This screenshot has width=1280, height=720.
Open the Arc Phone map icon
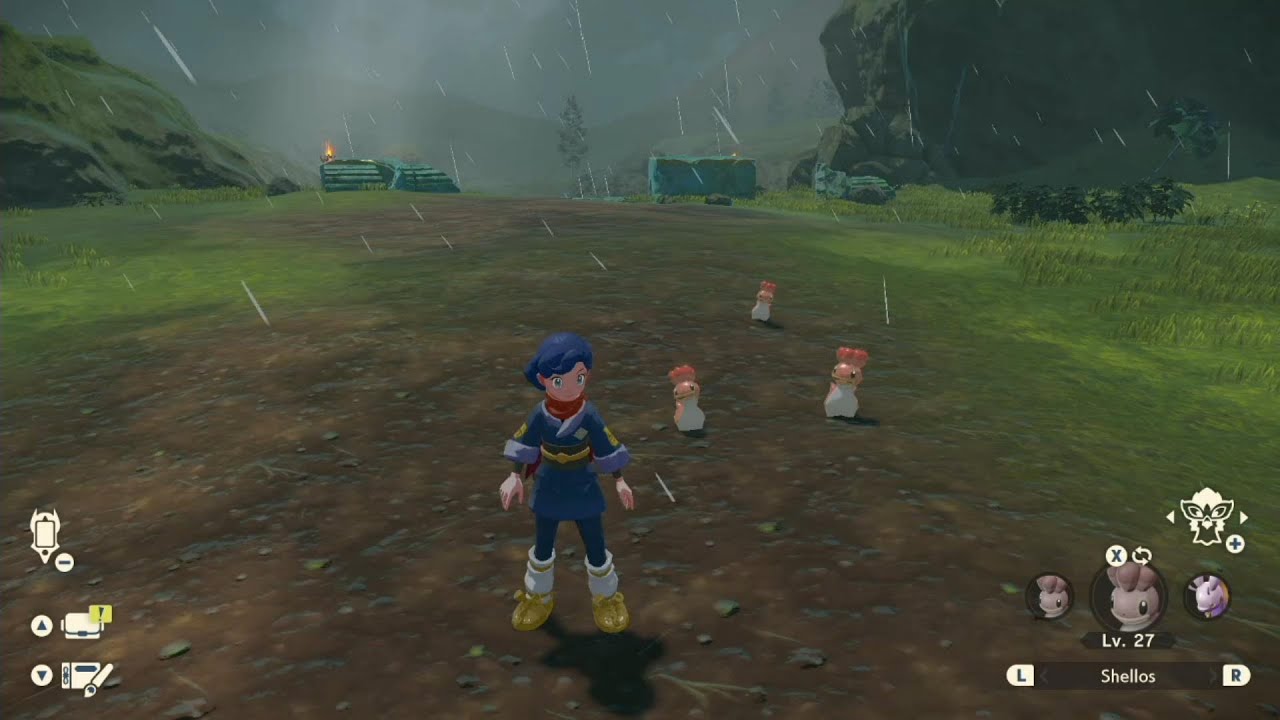click(x=45, y=535)
